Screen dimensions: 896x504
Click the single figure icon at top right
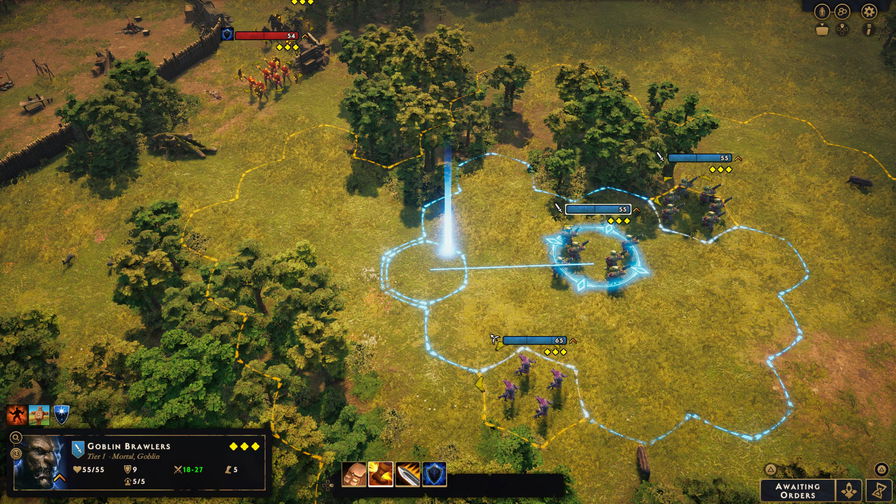[x=822, y=11]
